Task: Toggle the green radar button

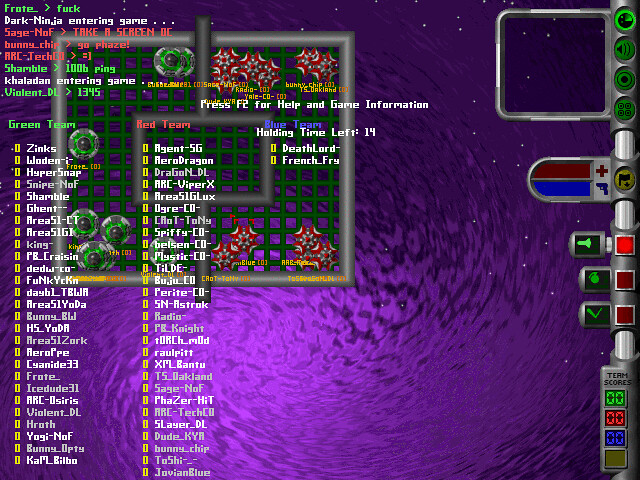Action: [626, 17]
